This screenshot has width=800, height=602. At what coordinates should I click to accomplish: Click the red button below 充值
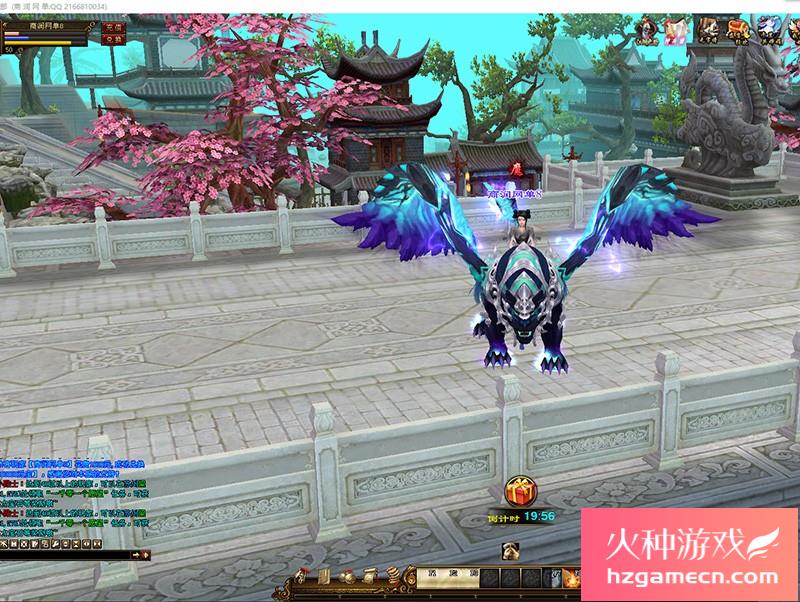(113, 40)
